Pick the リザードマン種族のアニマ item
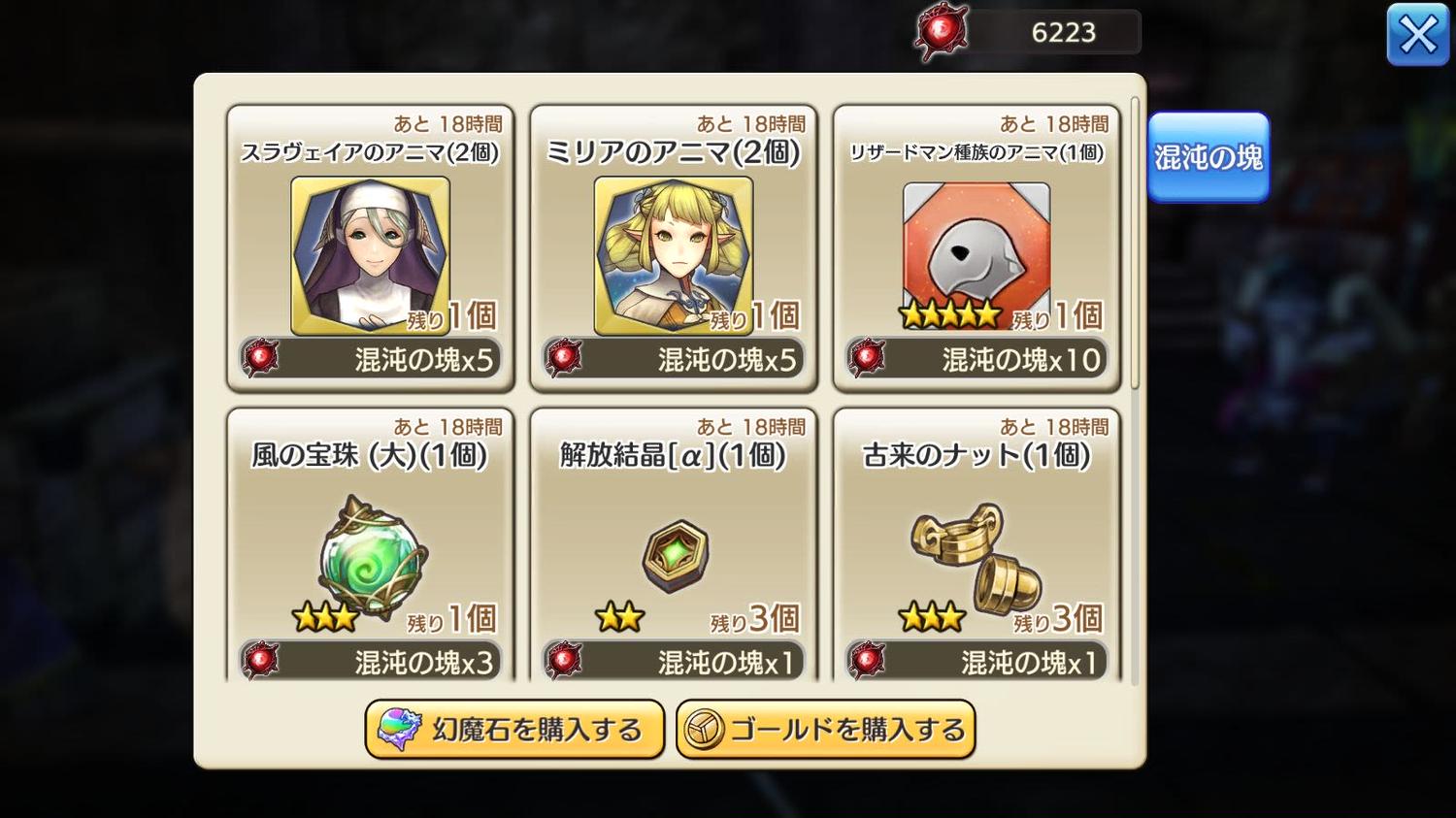The width and height of the screenshot is (1456, 818). [976, 254]
